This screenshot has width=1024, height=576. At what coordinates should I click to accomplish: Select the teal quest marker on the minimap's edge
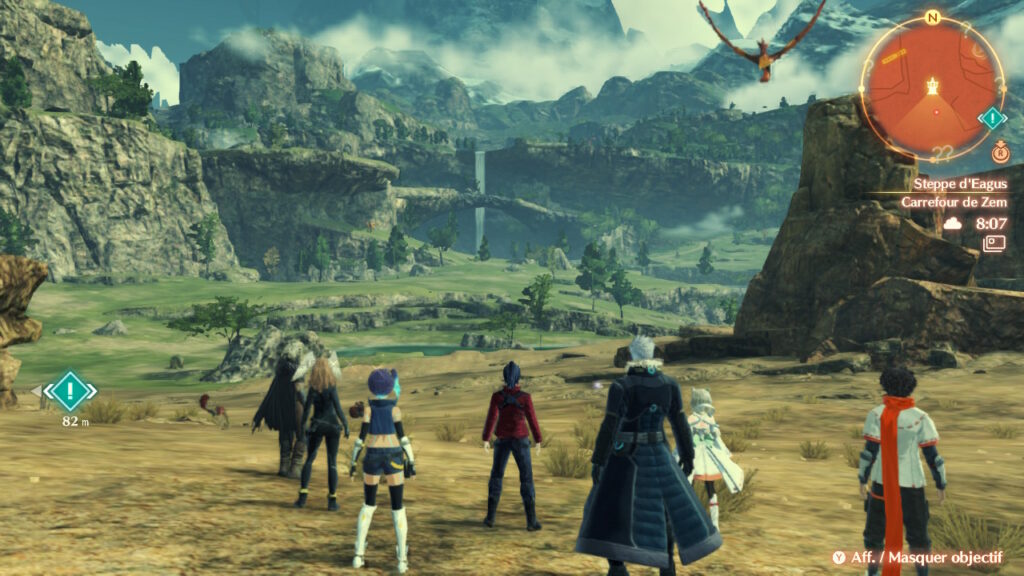tap(991, 119)
